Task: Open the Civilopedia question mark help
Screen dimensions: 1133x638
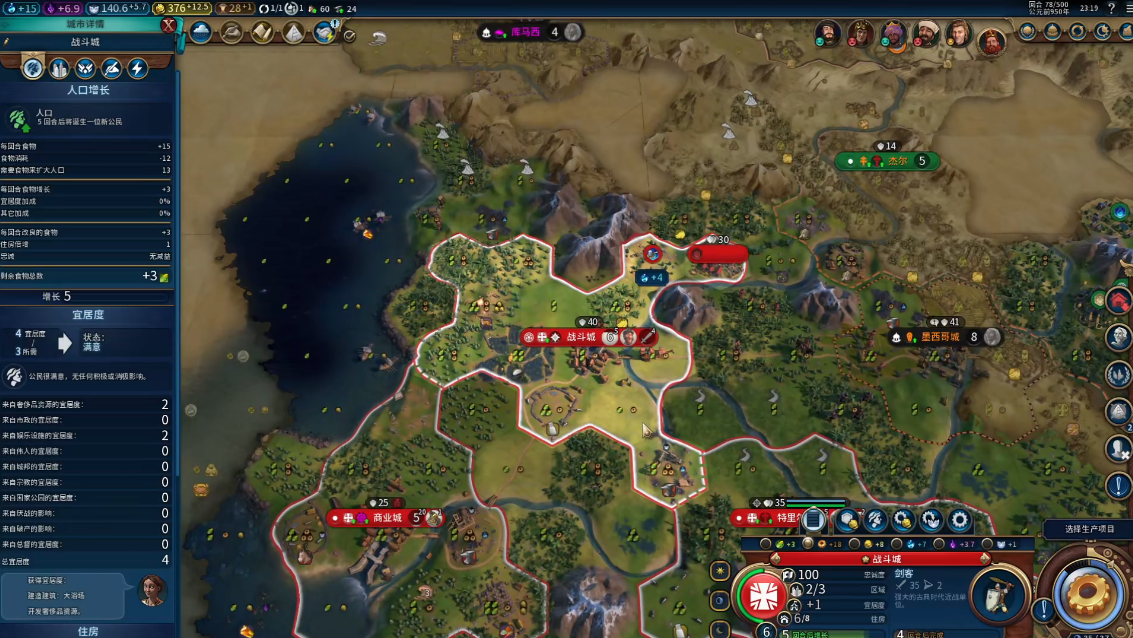Action: [x=1111, y=8]
